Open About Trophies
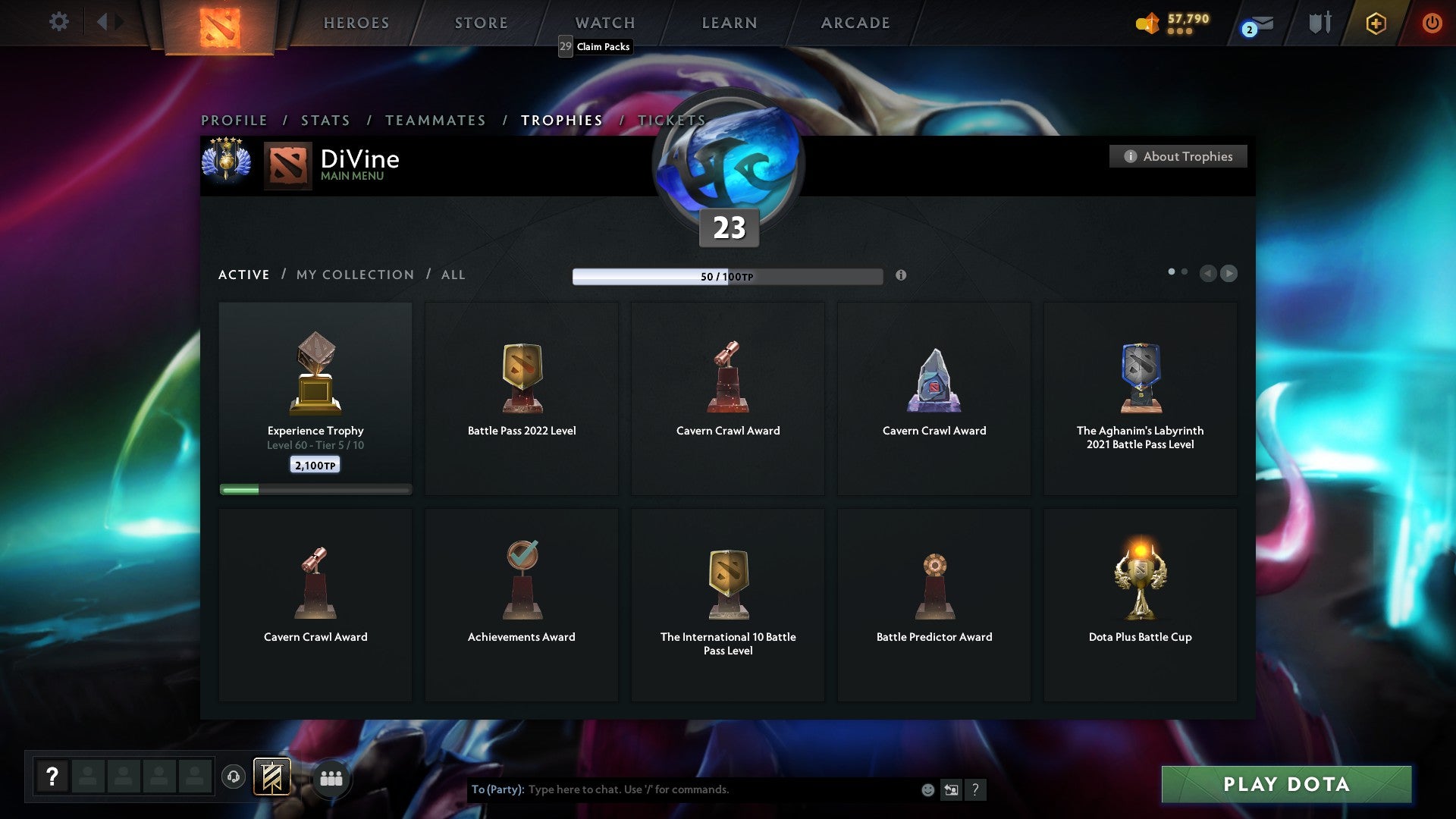Screen dimensions: 1456x819 1178,156
